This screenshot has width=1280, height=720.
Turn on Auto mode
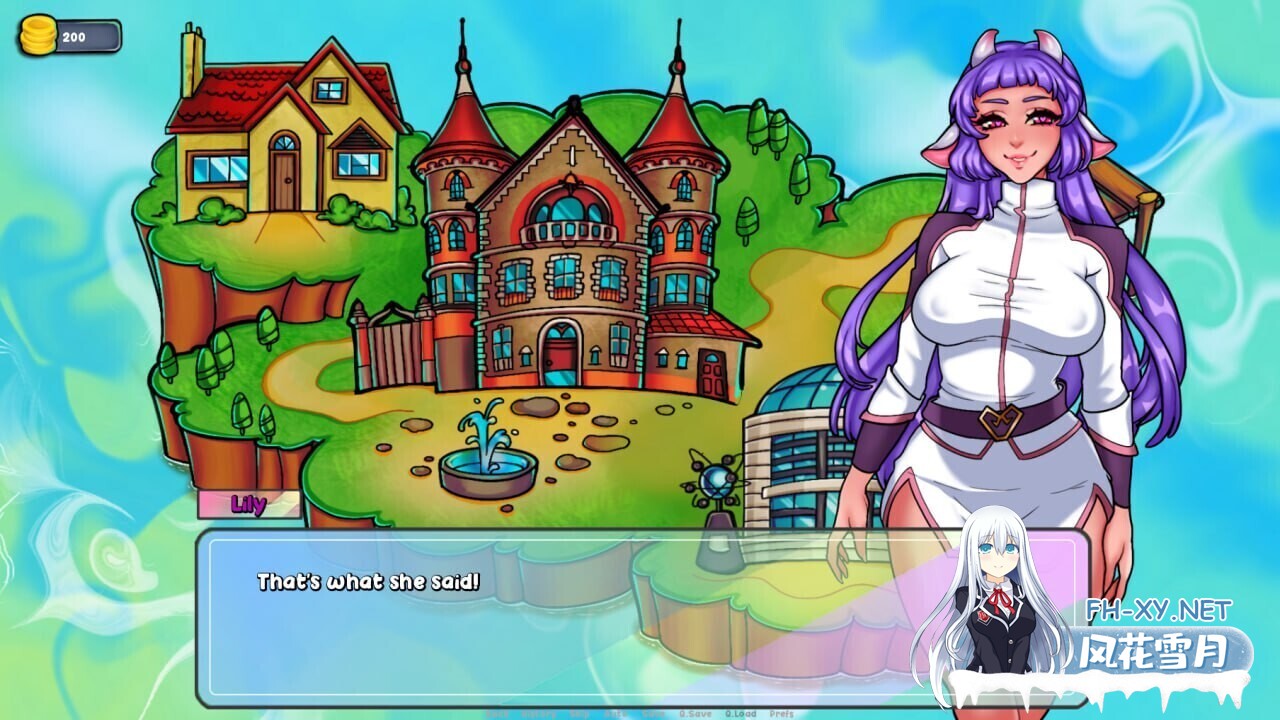coord(617,714)
